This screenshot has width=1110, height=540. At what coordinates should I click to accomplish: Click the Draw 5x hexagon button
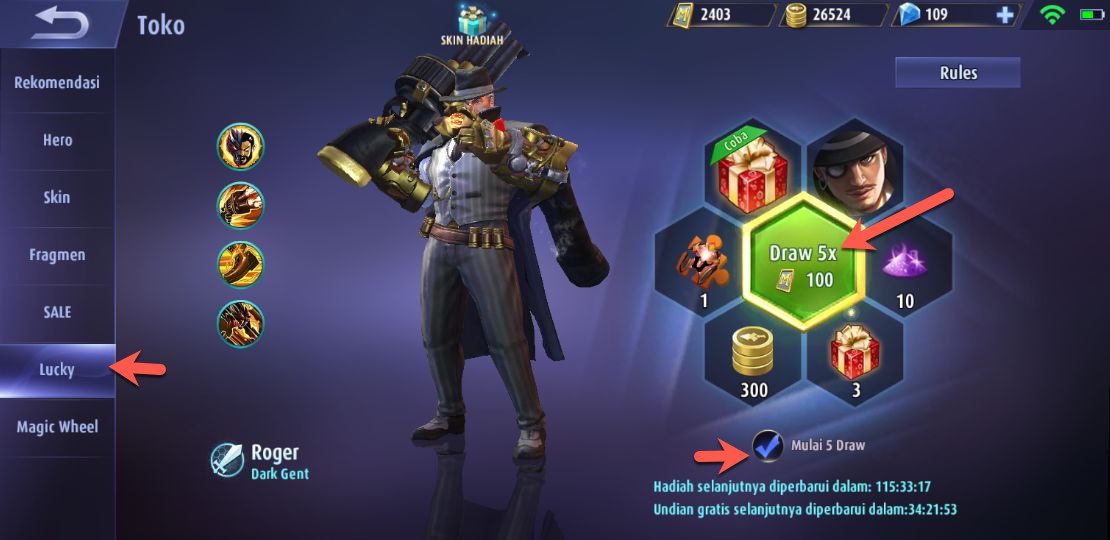[x=802, y=267]
